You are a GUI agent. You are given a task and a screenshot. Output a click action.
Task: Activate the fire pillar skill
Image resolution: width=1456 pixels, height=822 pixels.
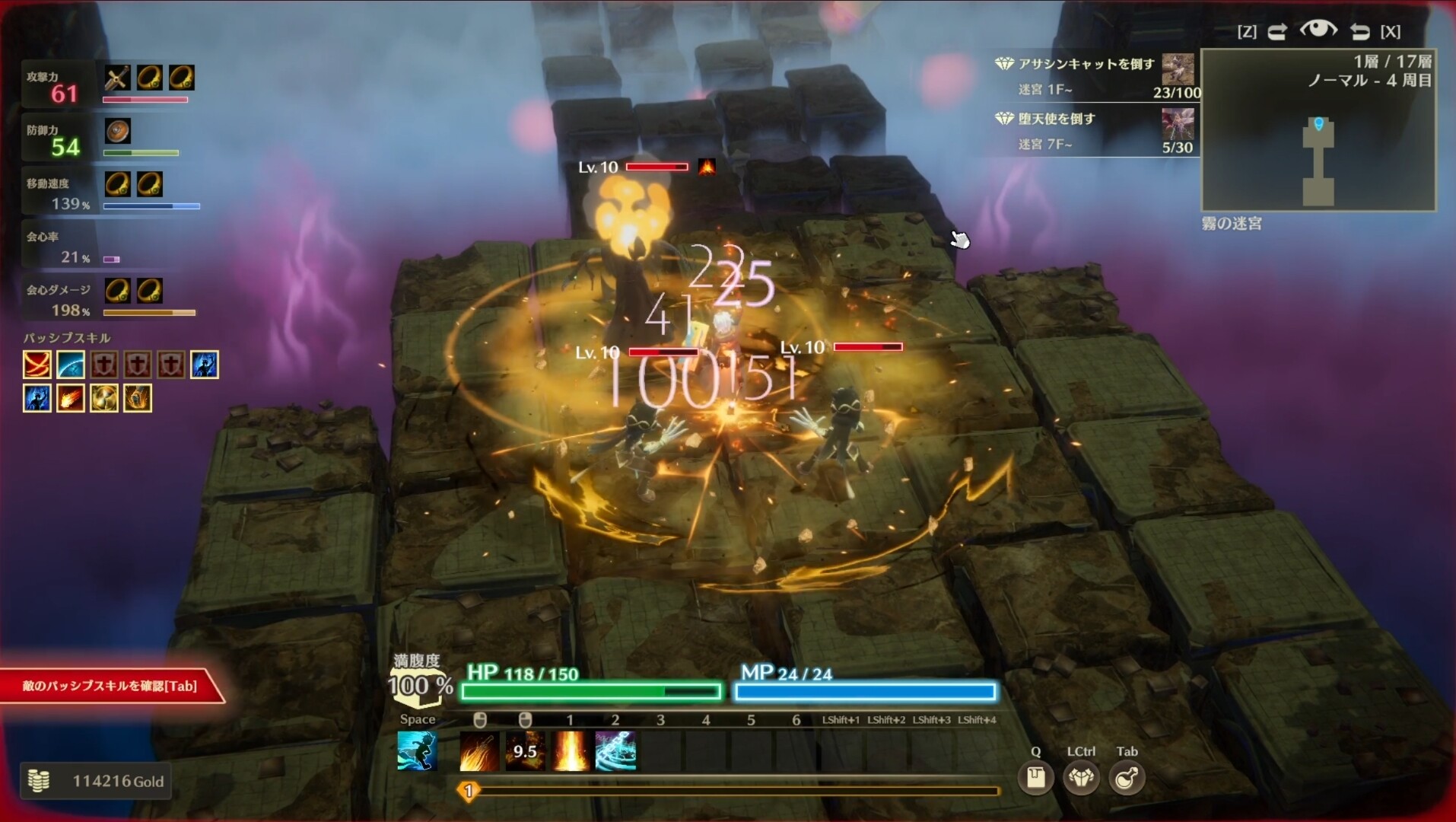pos(571,751)
